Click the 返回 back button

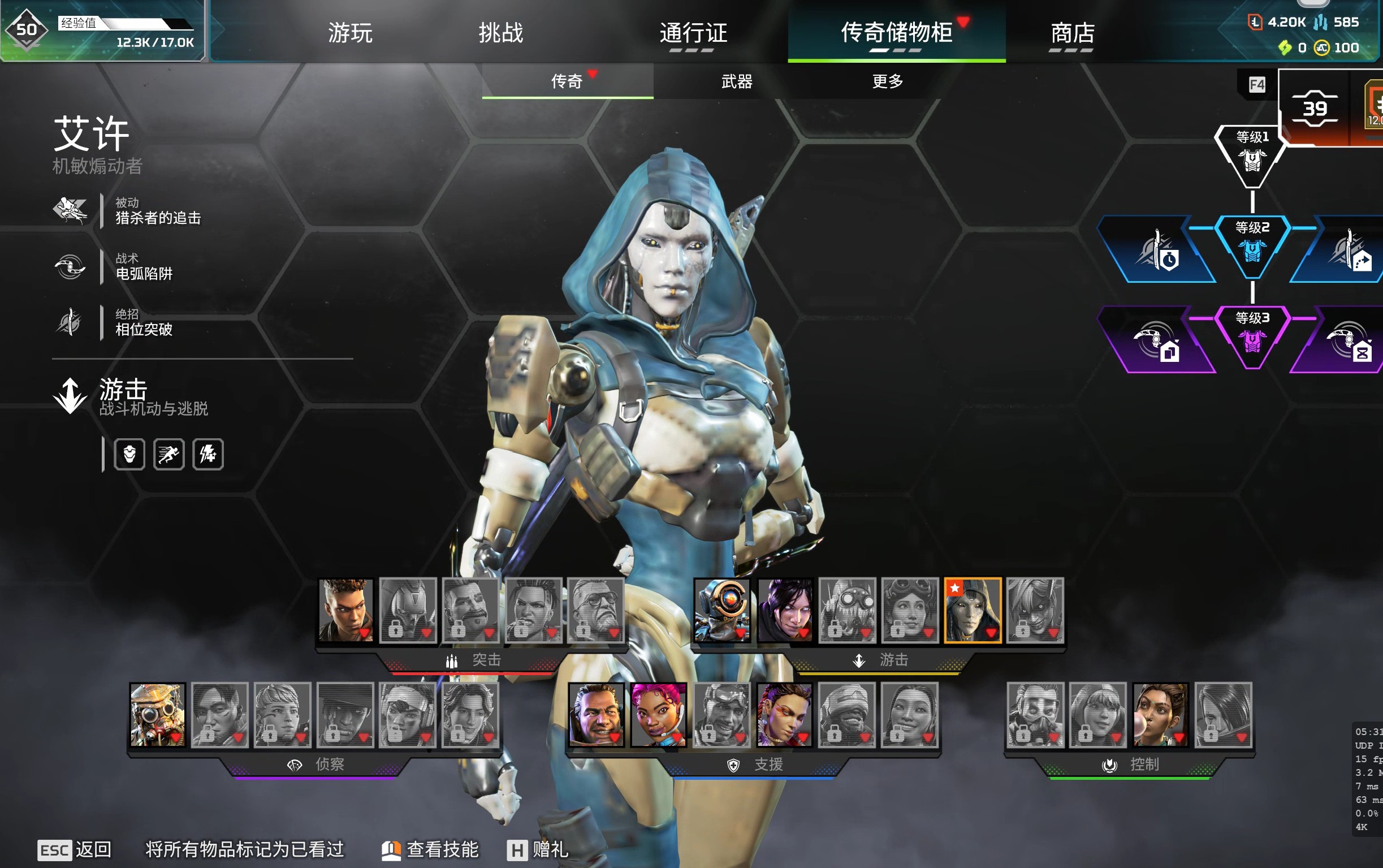coord(75,849)
